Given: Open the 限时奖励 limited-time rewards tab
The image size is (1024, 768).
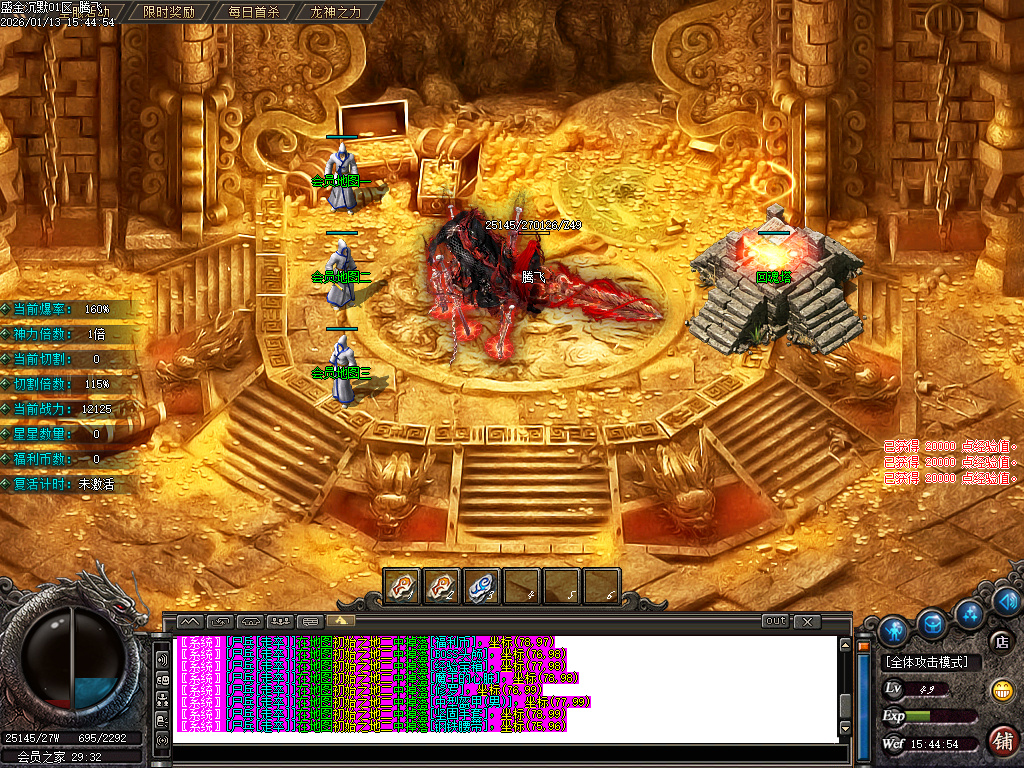Looking at the screenshot, I should (x=169, y=12).
